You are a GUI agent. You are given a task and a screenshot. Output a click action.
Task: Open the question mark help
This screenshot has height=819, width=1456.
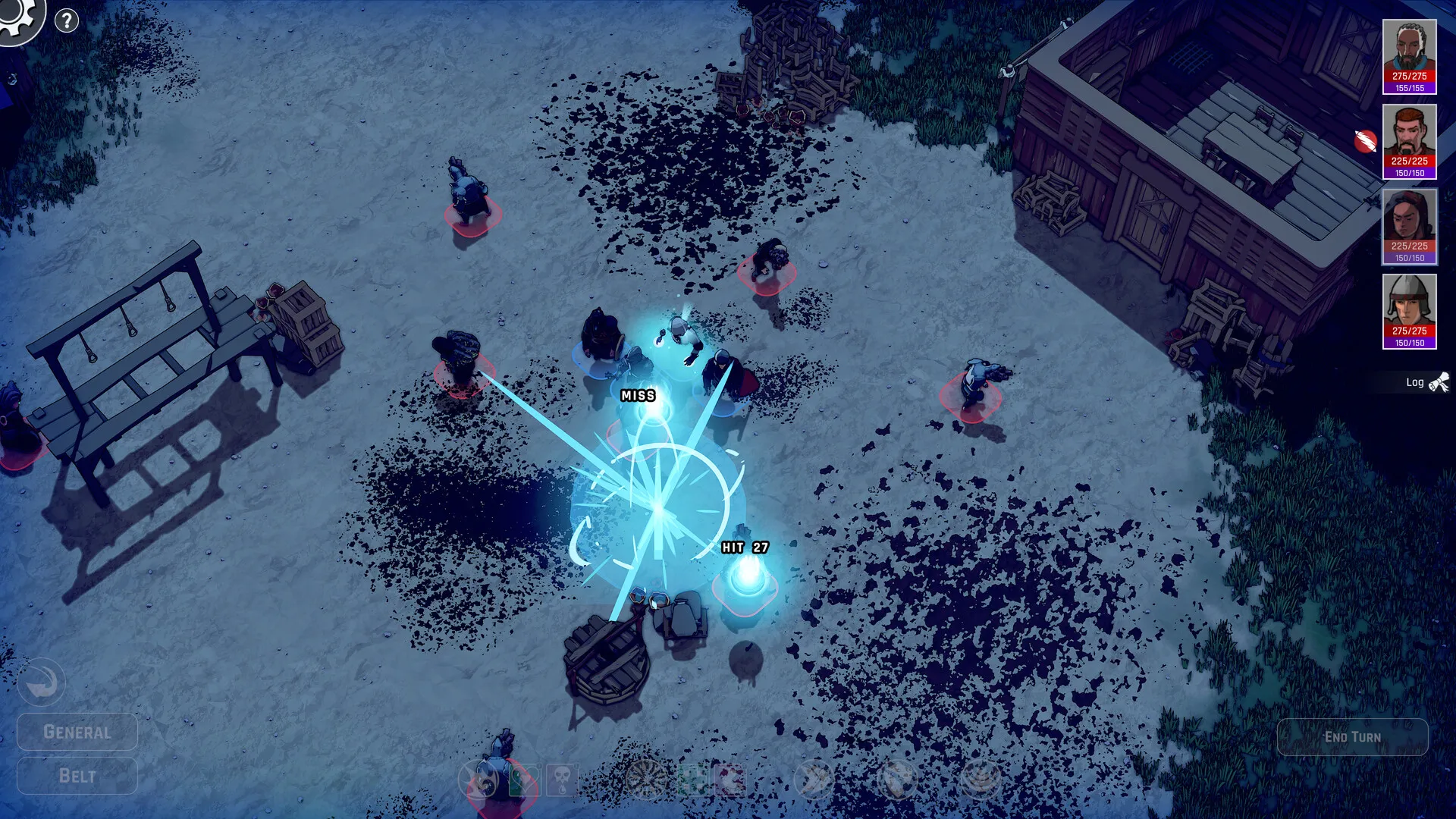[67, 20]
